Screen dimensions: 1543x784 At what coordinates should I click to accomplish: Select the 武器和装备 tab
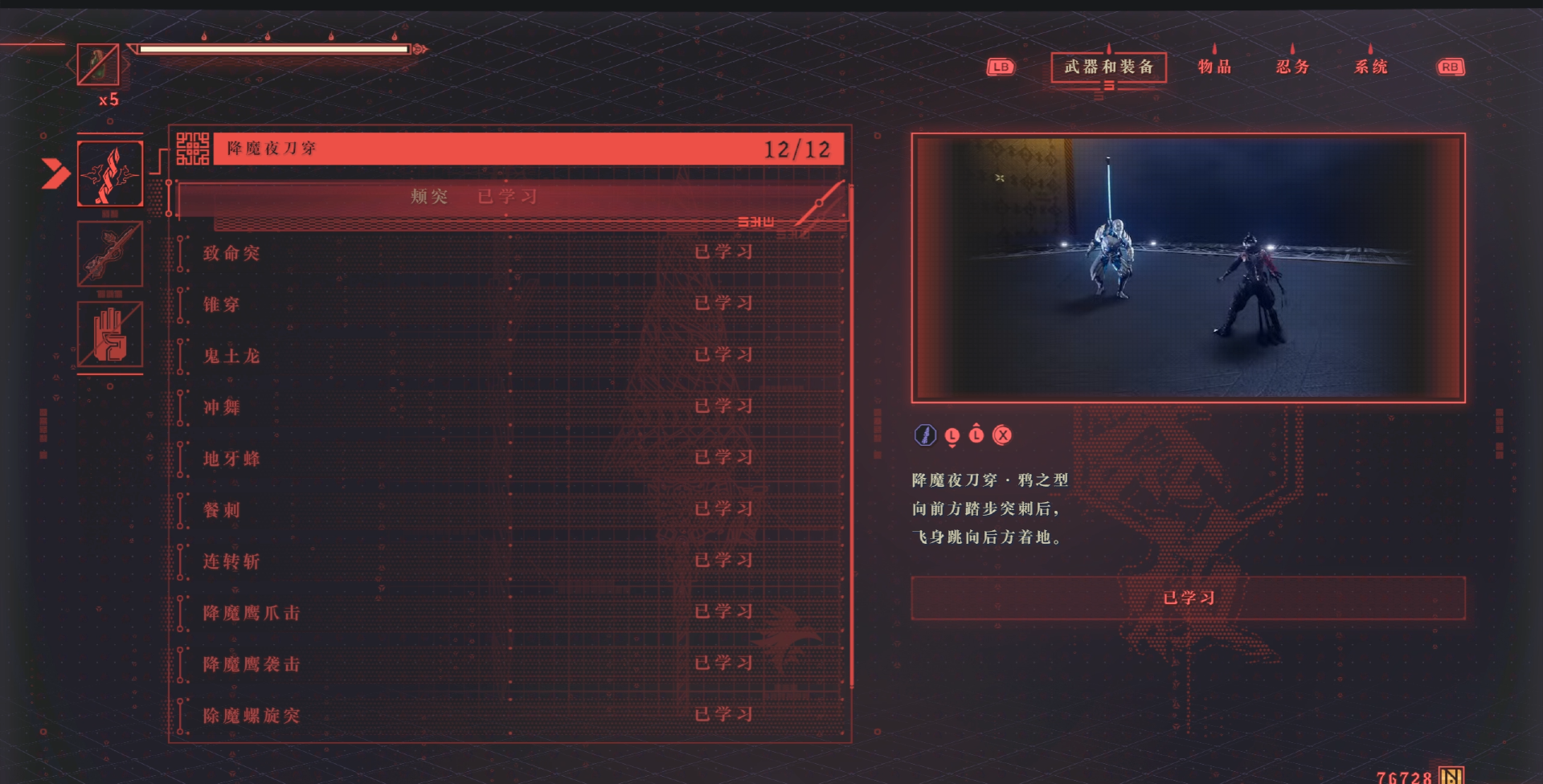[1108, 67]
